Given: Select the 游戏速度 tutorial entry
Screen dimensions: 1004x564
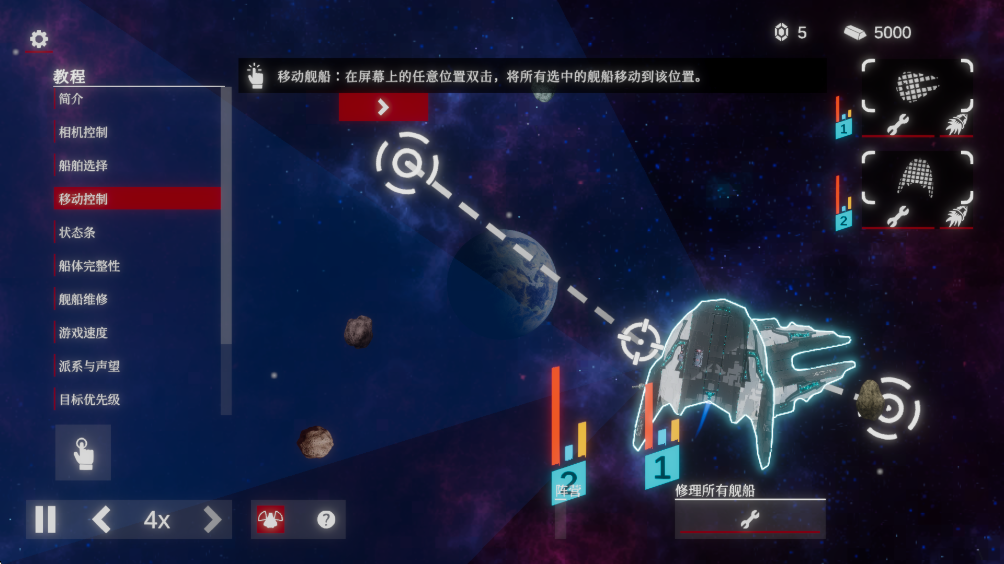Looking at the screenshot, I should click(136, 333).
